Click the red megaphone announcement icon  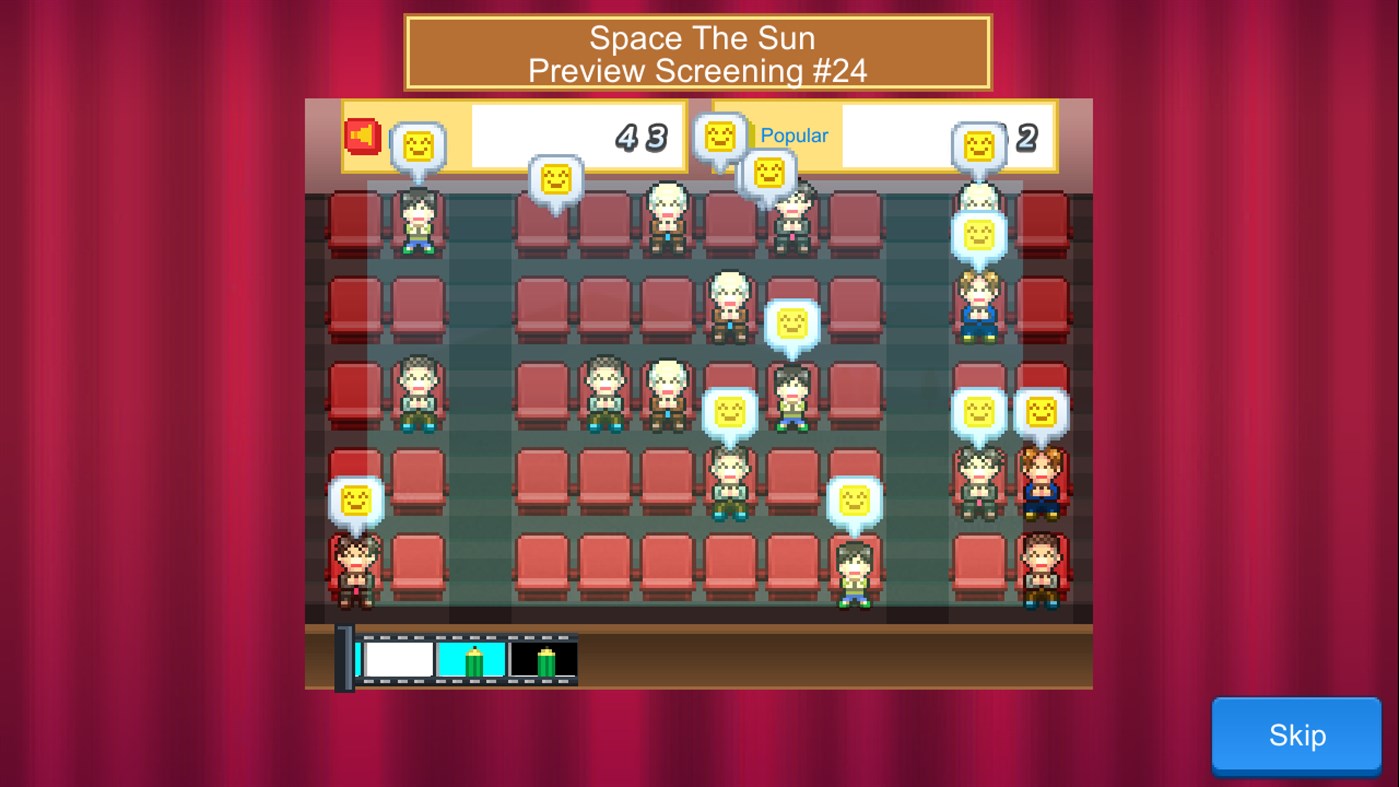[362, 137]
